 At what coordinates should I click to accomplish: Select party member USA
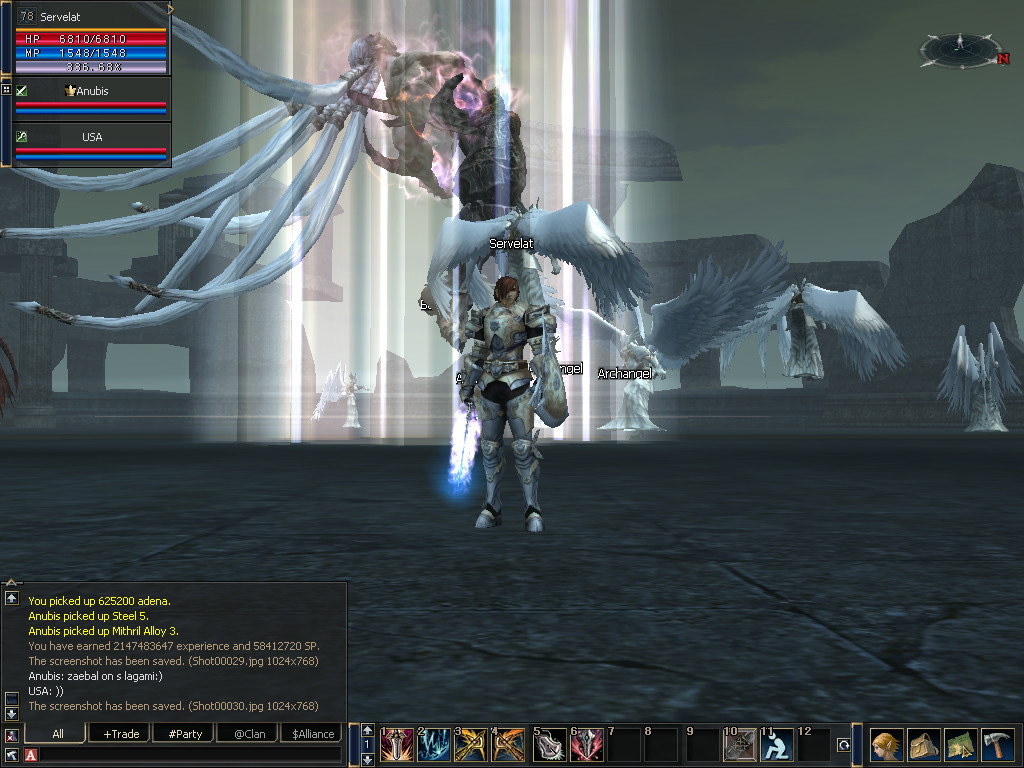point(92,137)
